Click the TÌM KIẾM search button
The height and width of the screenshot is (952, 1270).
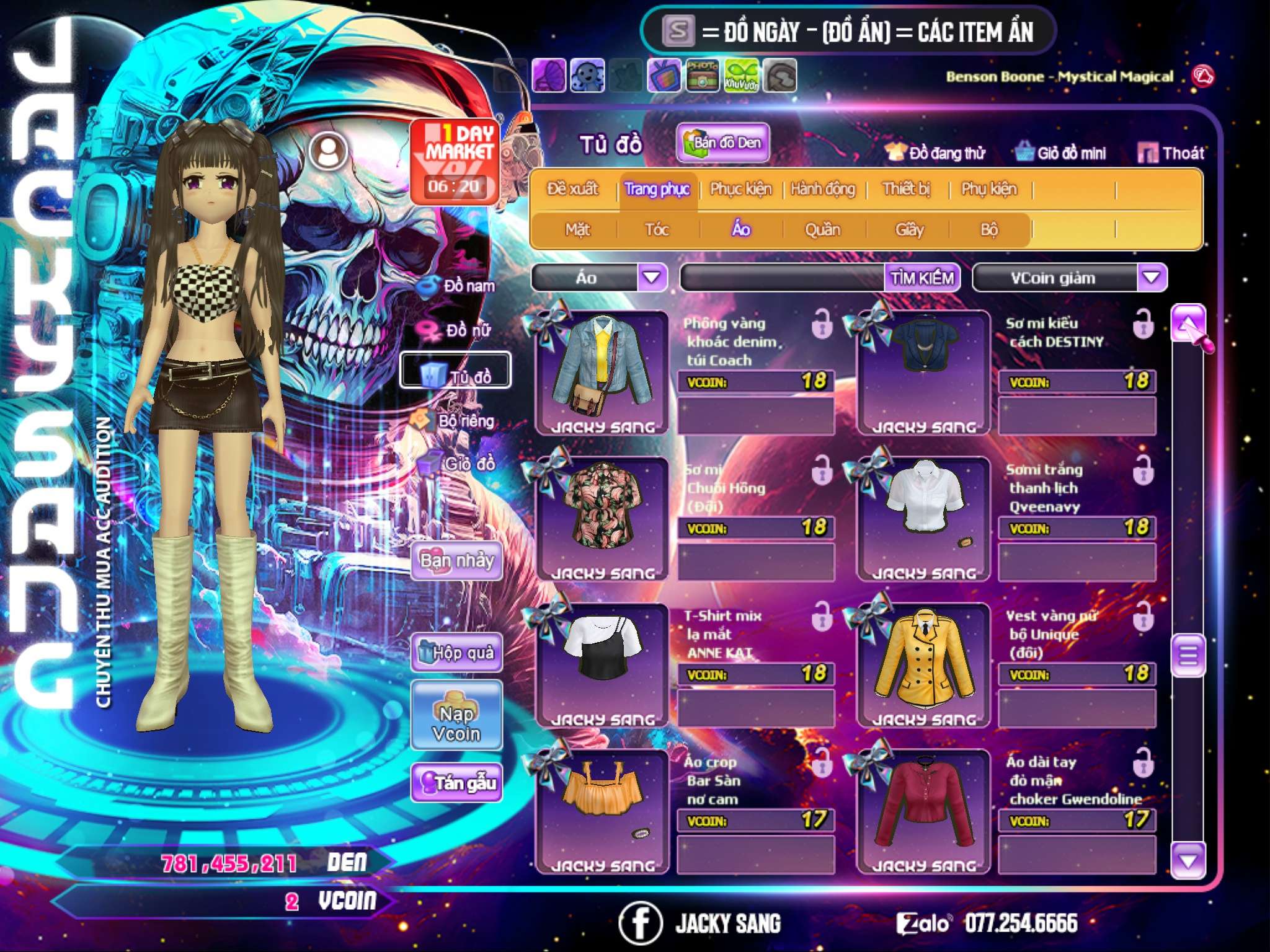(921, 278)
